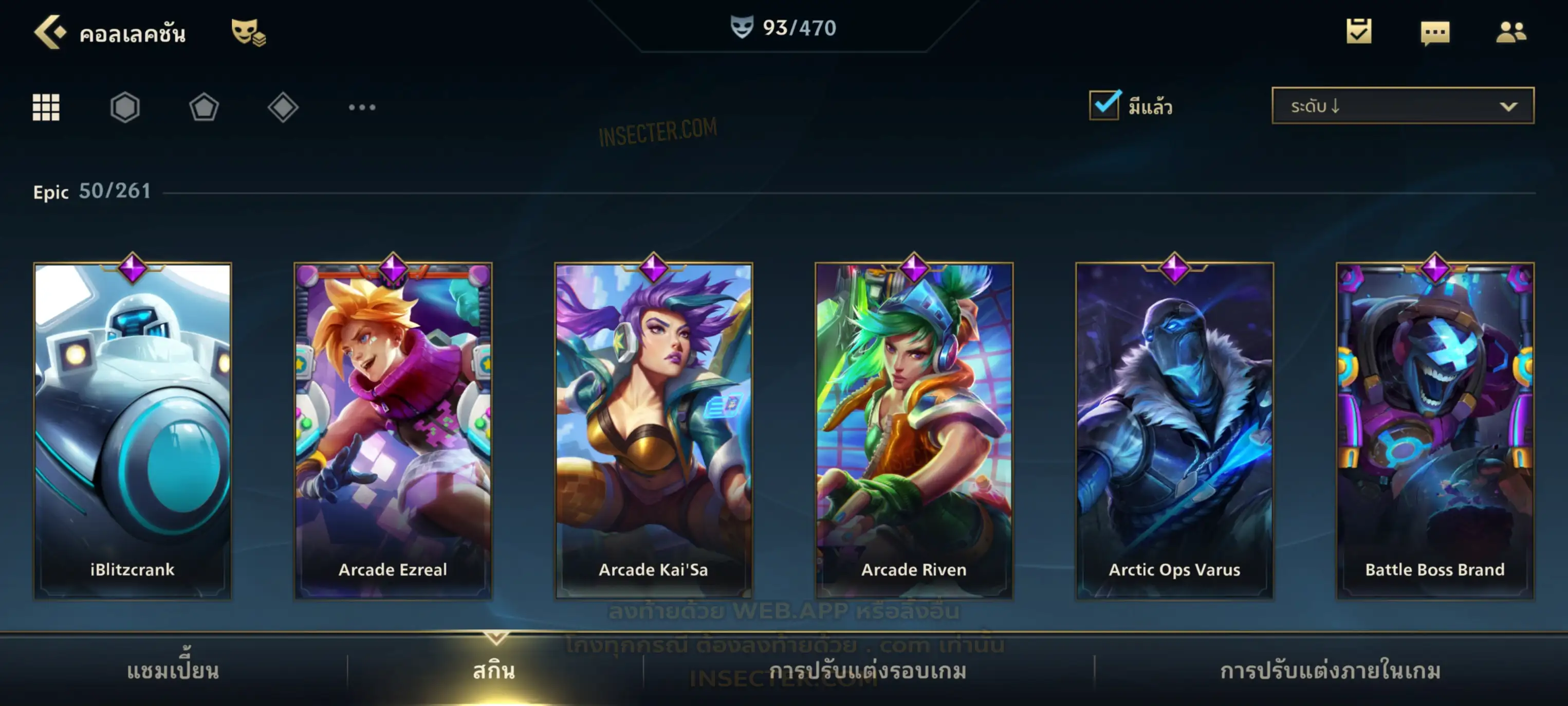
Task: Switch to the สกิน (Skins) tab
Action: point(494,671)
